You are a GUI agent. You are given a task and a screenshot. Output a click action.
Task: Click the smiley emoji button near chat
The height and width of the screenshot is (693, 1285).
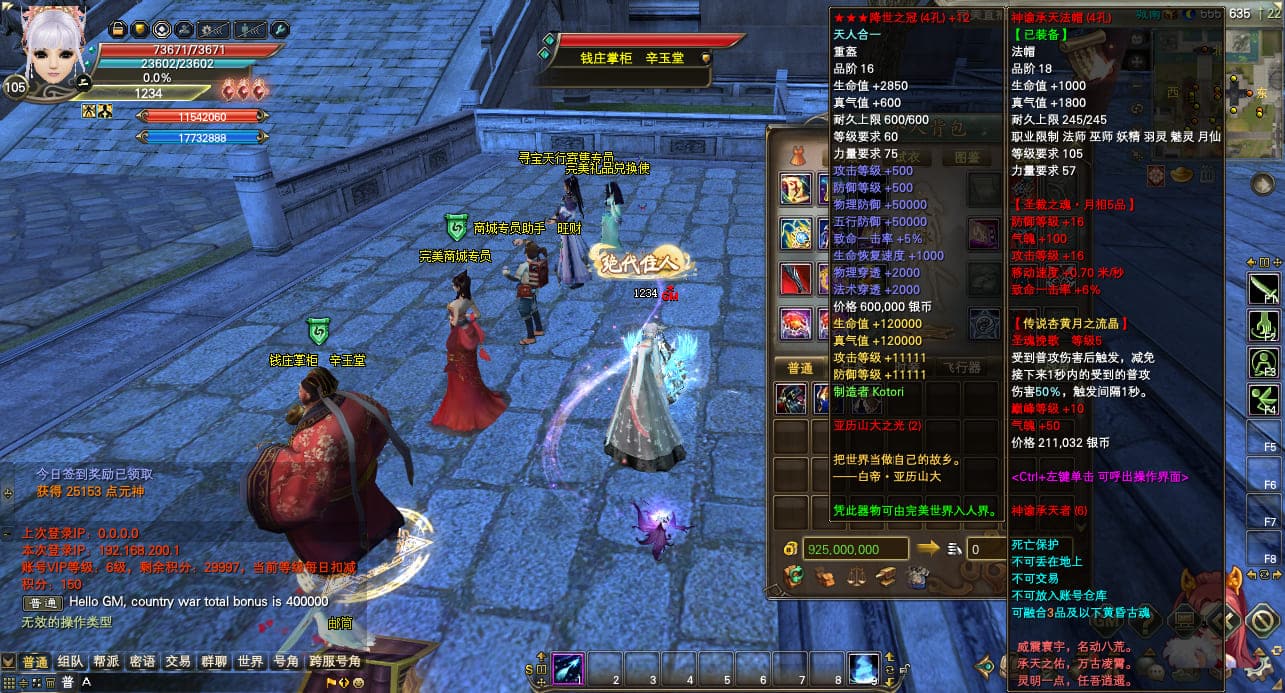[x=358, y=683]
